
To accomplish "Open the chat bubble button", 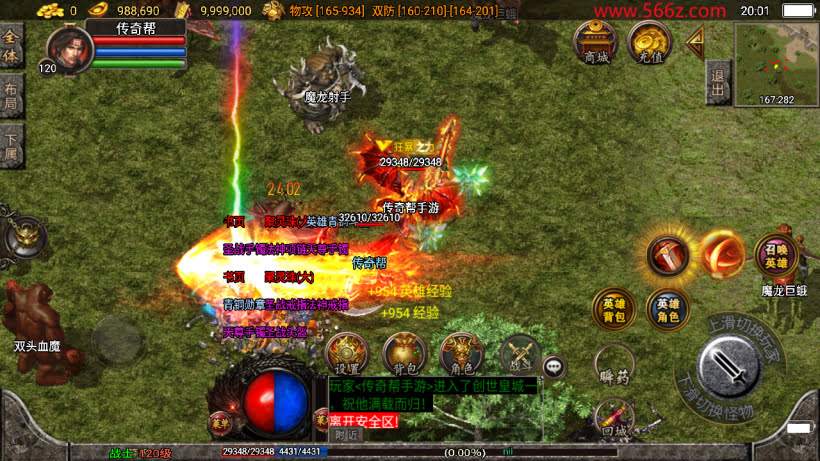I will (554, 367).
